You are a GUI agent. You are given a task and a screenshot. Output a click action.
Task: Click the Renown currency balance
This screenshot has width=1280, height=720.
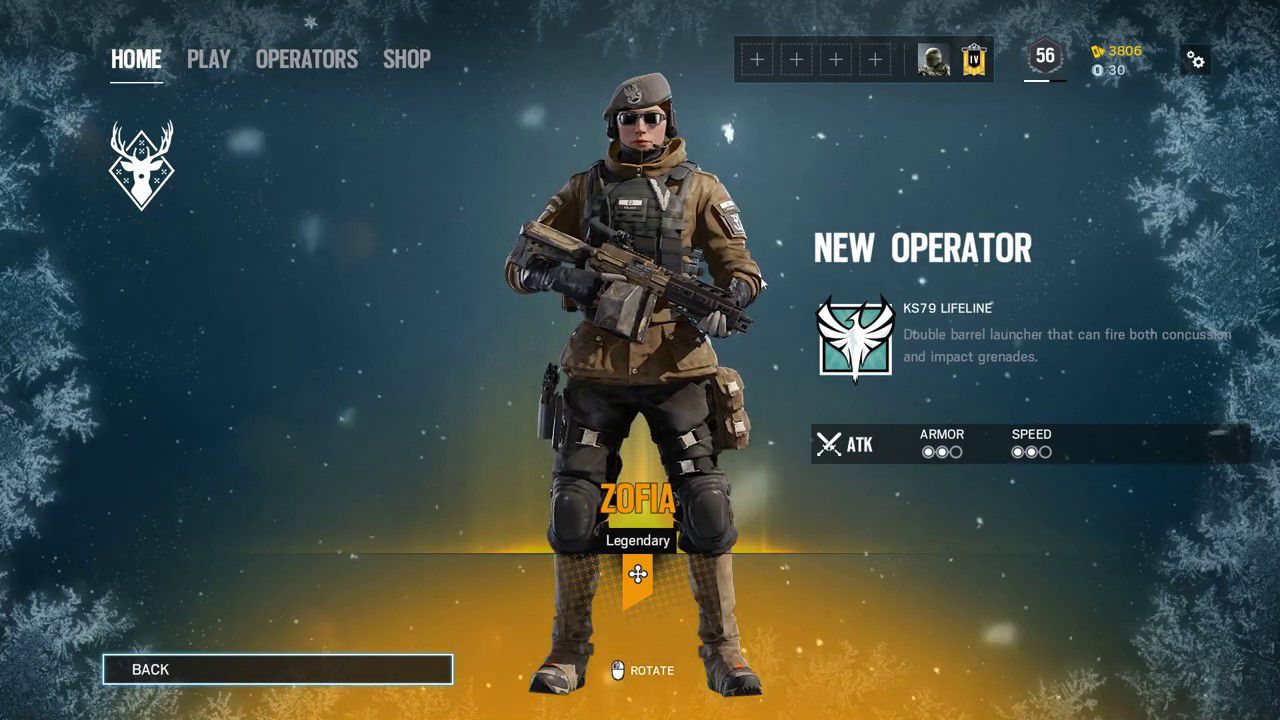(x=1116, y=51)
